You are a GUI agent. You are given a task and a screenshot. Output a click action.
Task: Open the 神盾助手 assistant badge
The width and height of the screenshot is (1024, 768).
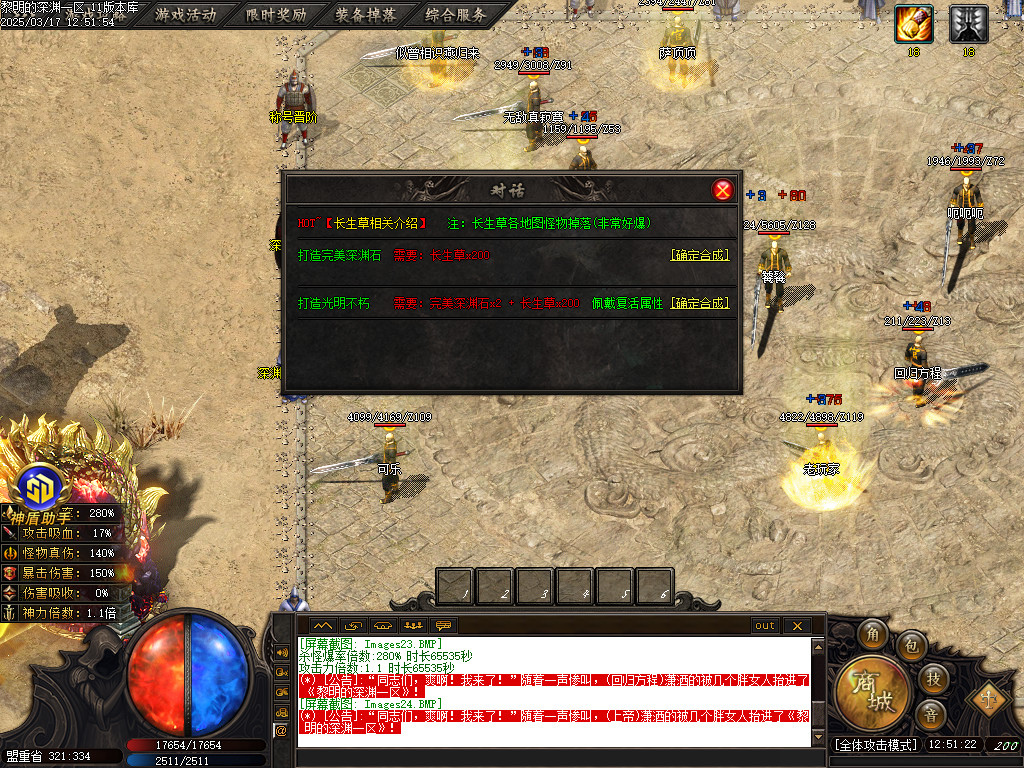41,489
